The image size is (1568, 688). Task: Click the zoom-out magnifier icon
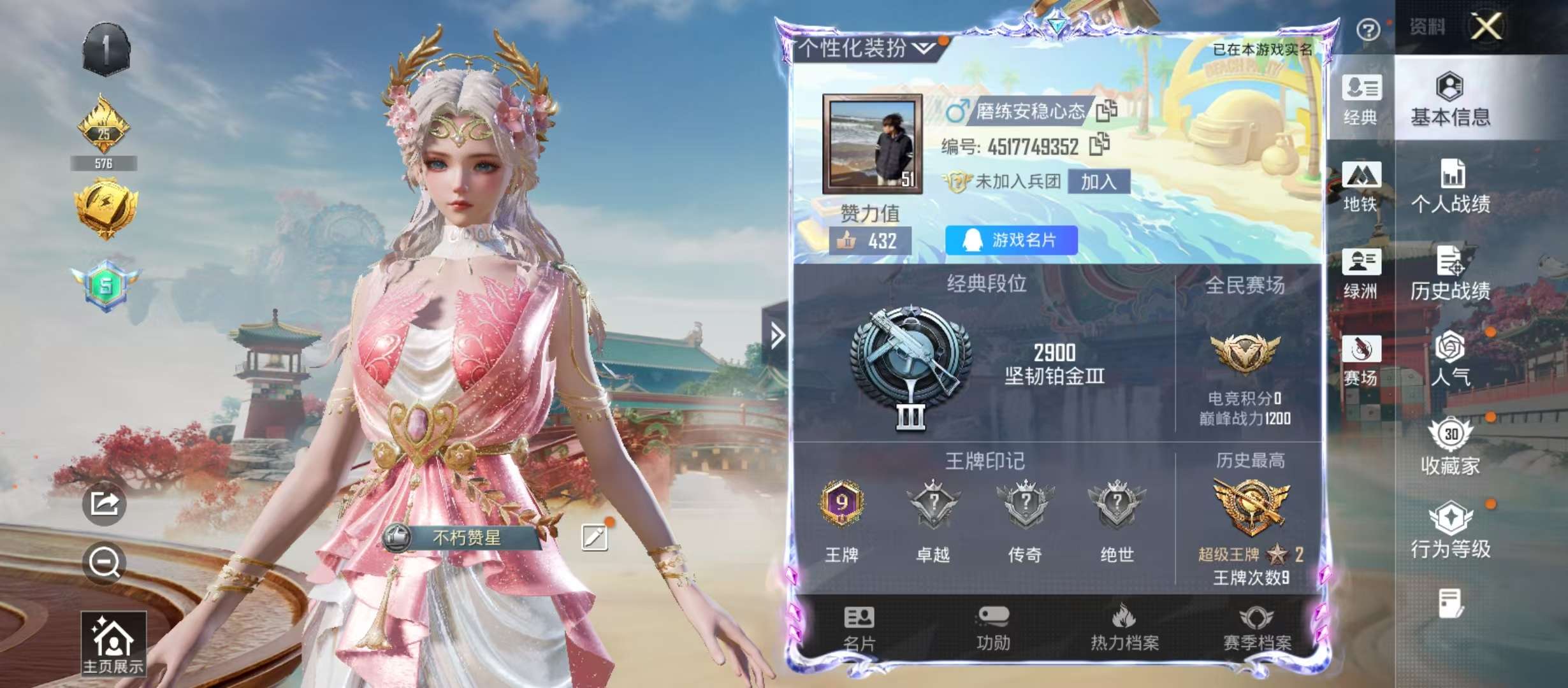(104, 563)
